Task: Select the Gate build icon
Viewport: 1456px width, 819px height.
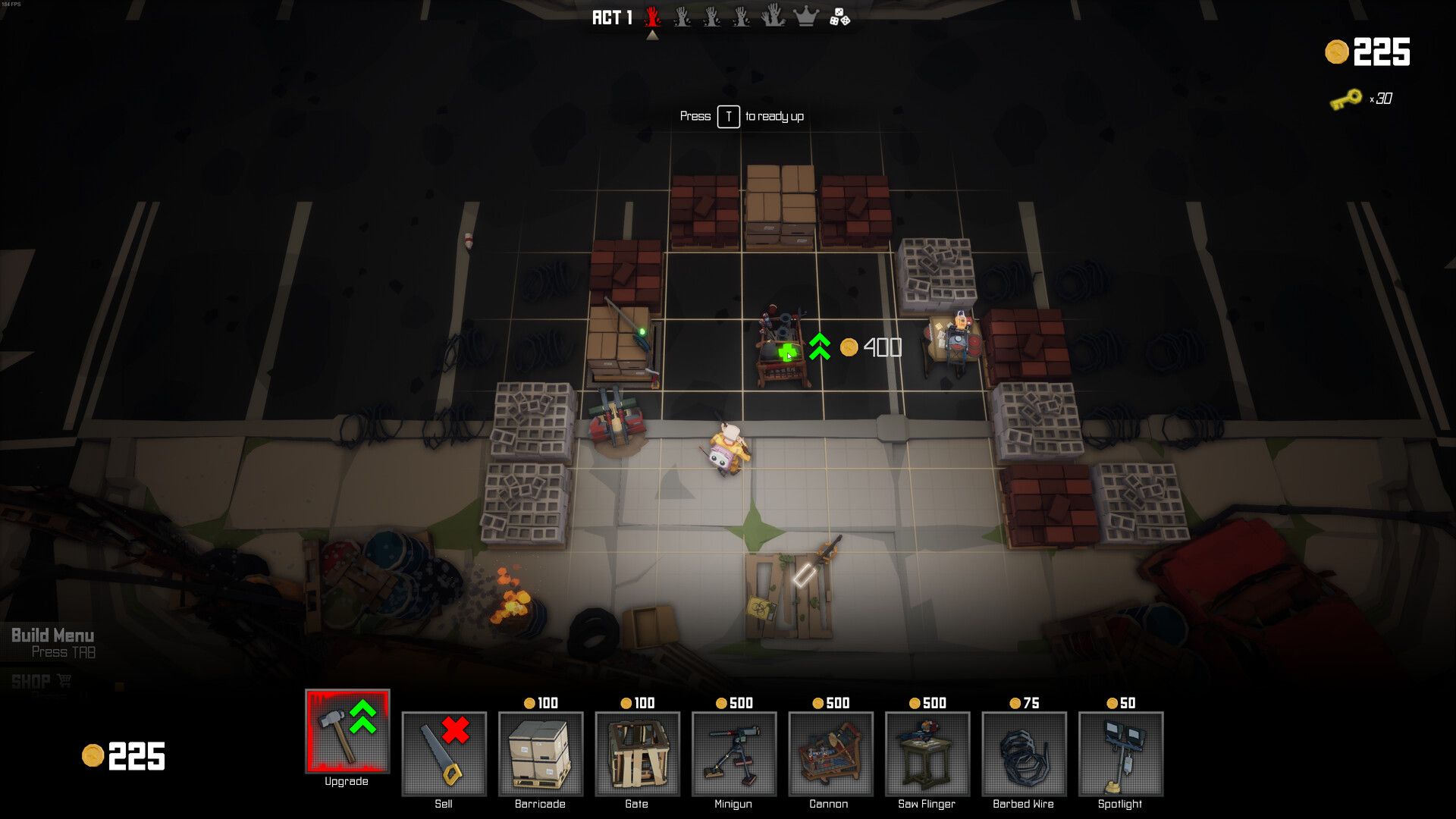Action: (636, 755)
